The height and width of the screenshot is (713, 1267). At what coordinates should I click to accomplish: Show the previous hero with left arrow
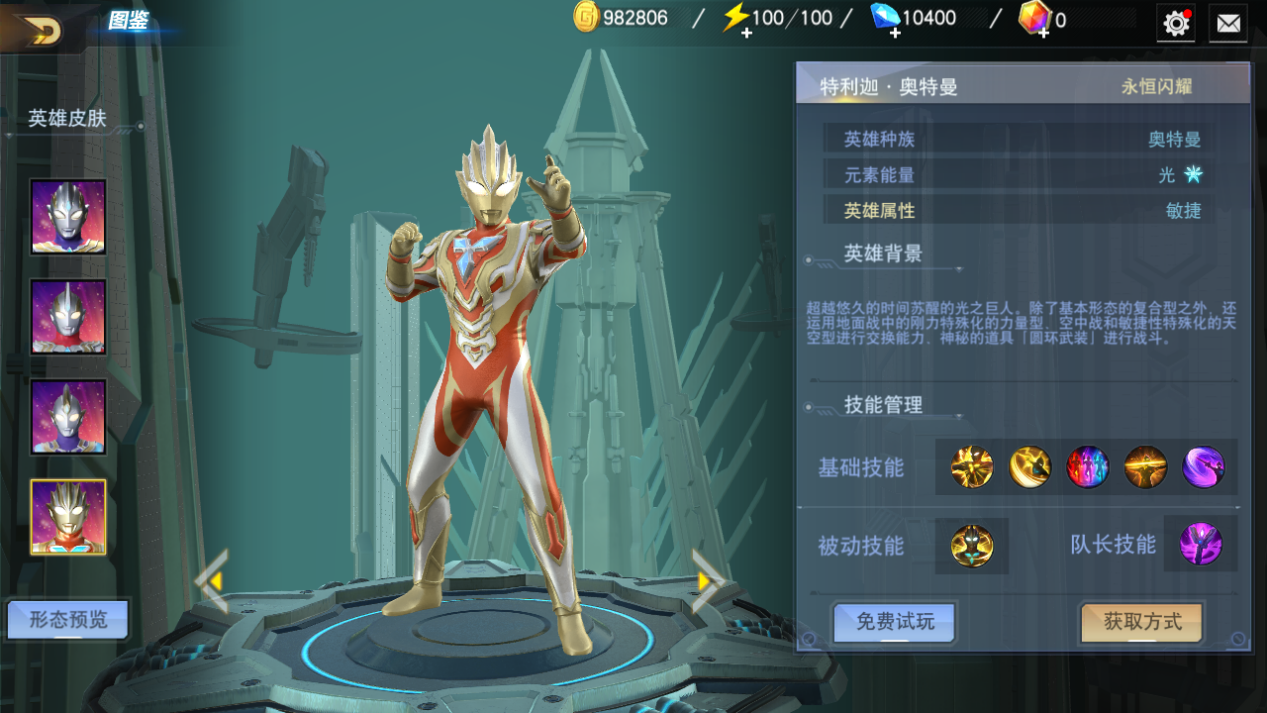[x=211, y=580]
